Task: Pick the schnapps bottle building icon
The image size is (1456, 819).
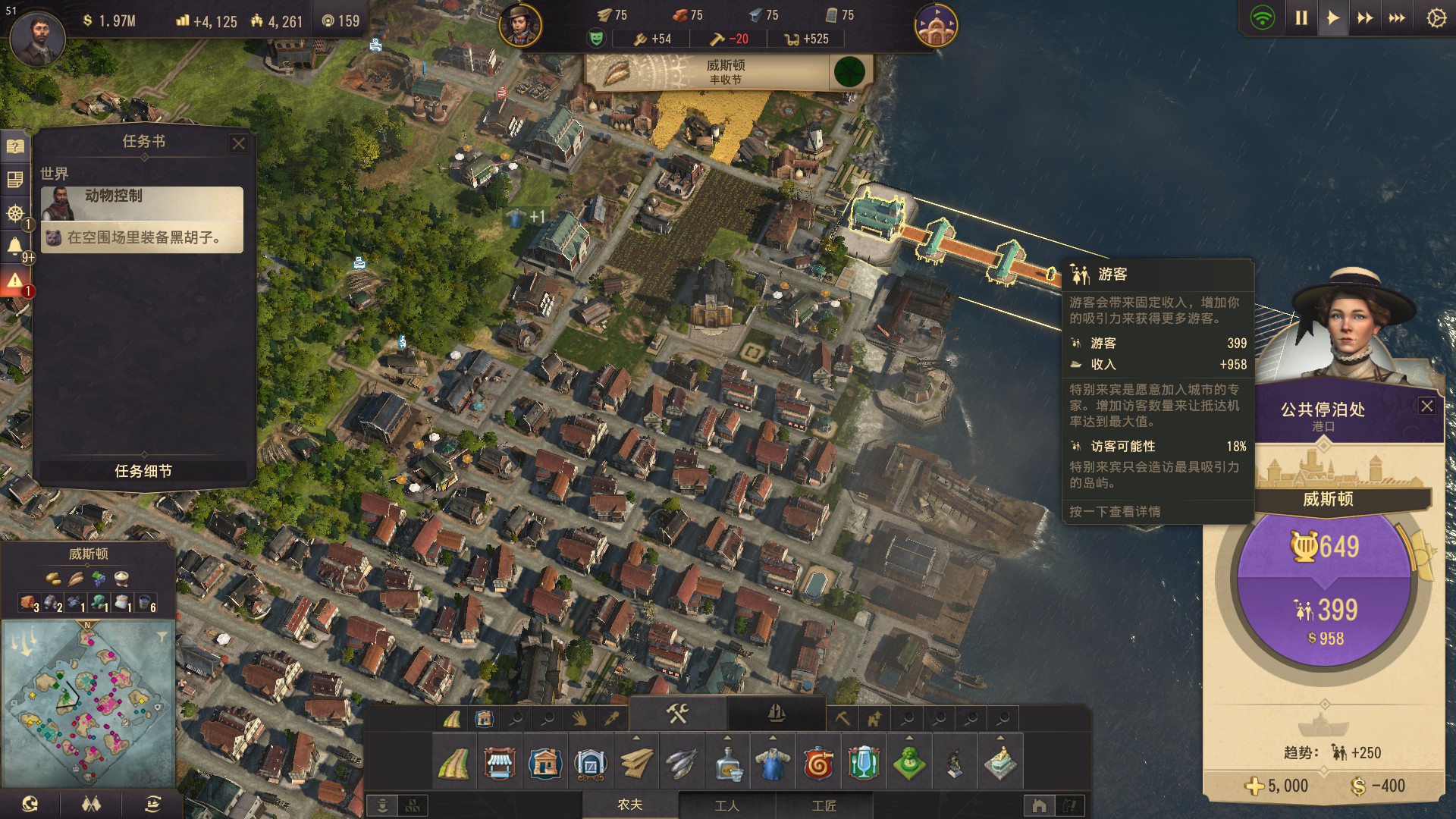Action: (727, 763)
